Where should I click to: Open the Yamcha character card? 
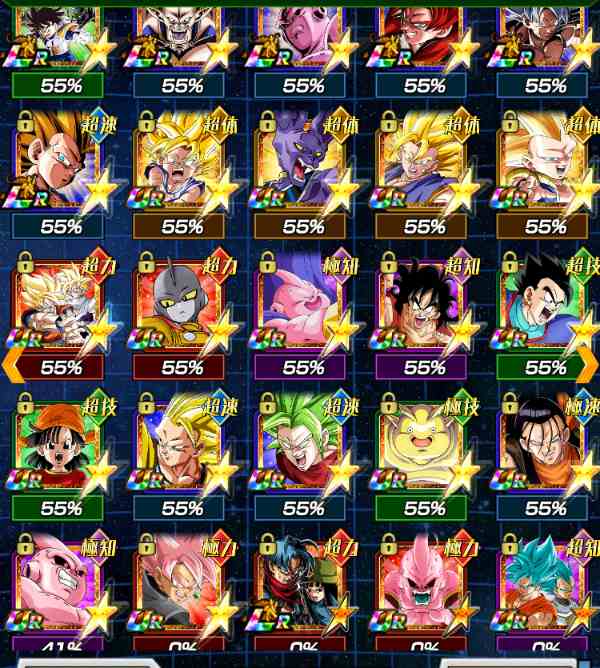(424, 306)
